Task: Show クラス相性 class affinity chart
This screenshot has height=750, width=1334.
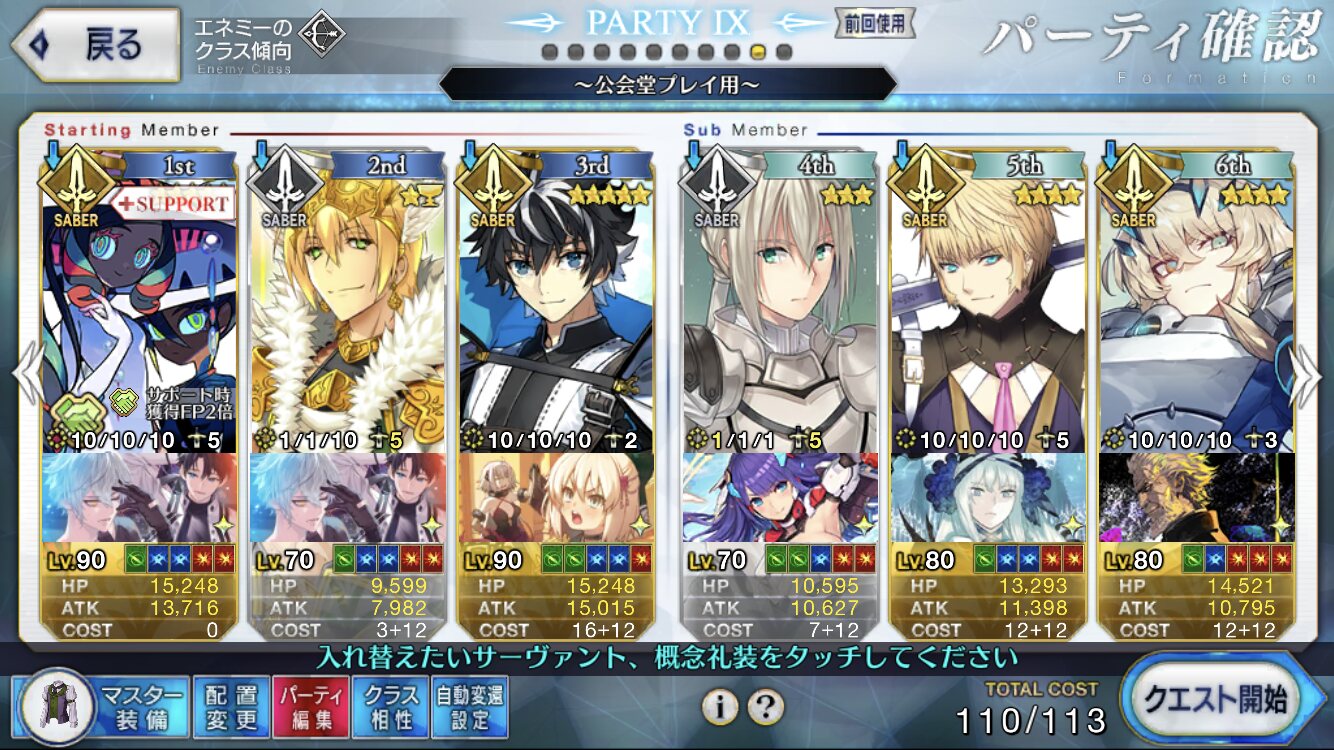Action: click(x=391, y=706)
